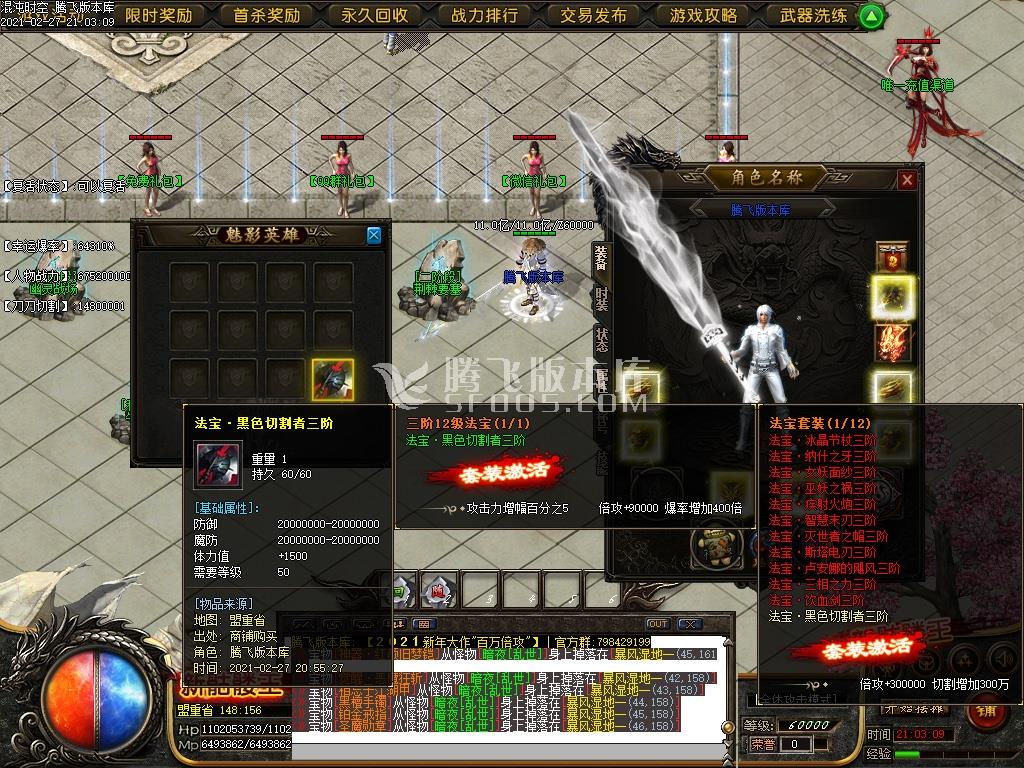Collapse the top menu with the green arrow
The height and width of the screenshot is (768, 1024).
point(871,16)
